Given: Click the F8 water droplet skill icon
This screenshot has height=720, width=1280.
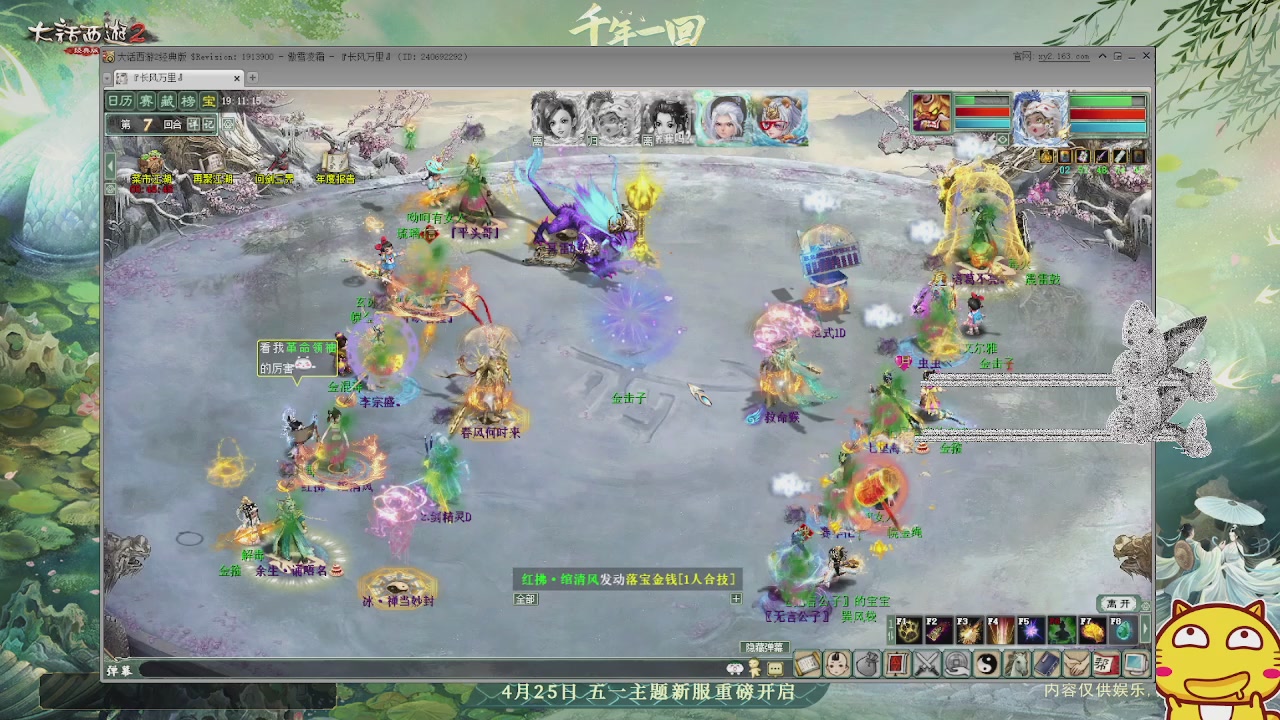Looking at the screenshot, I should [1122, 630].
